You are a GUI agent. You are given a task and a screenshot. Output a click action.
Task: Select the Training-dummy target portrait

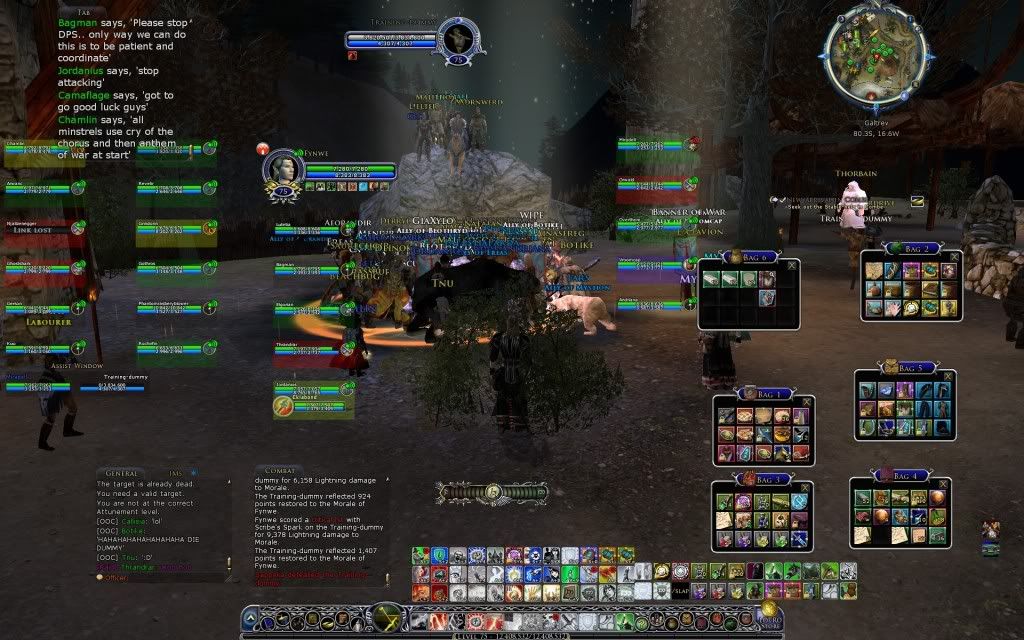point(456,41)
